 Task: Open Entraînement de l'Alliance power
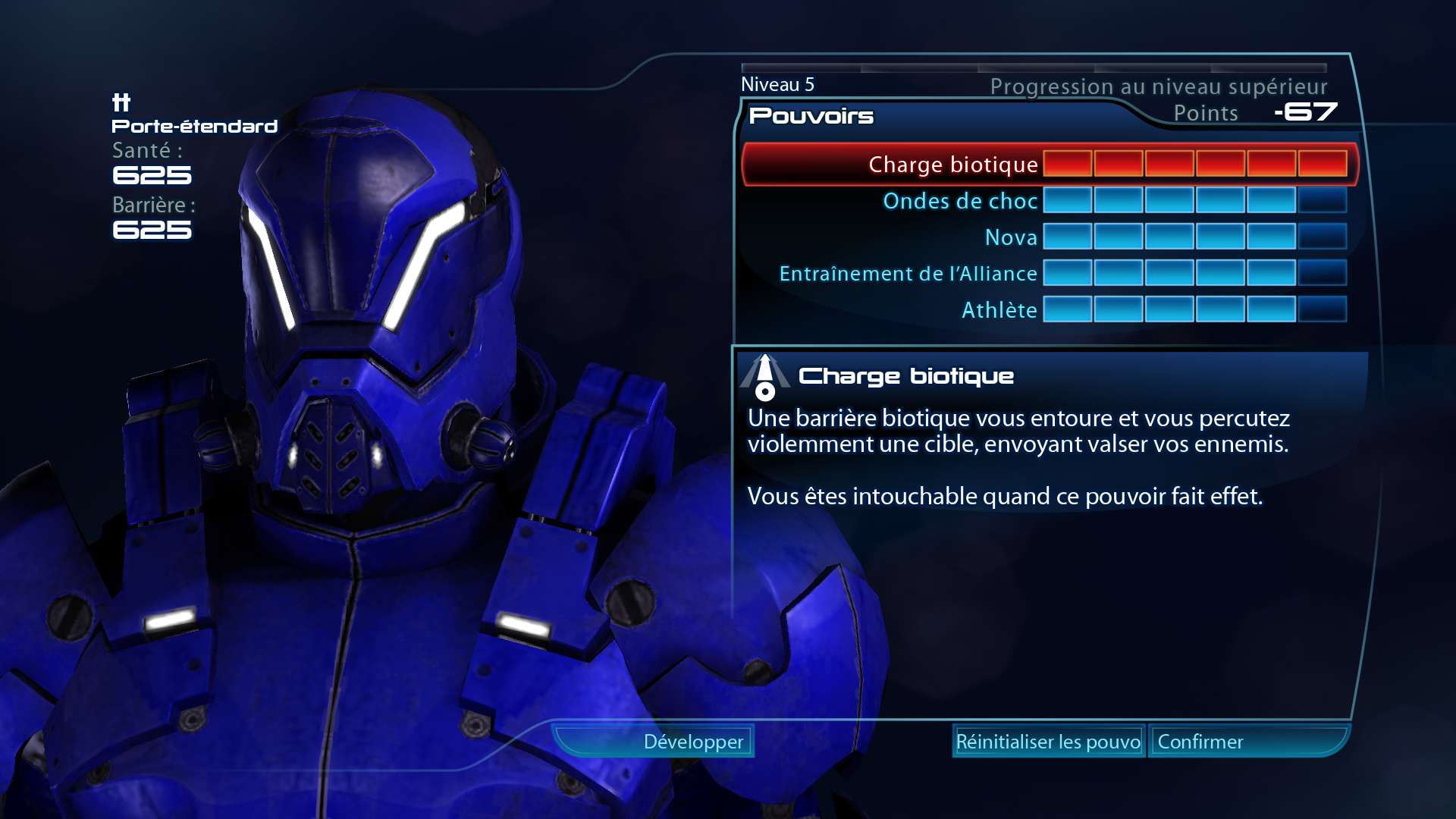908,274
